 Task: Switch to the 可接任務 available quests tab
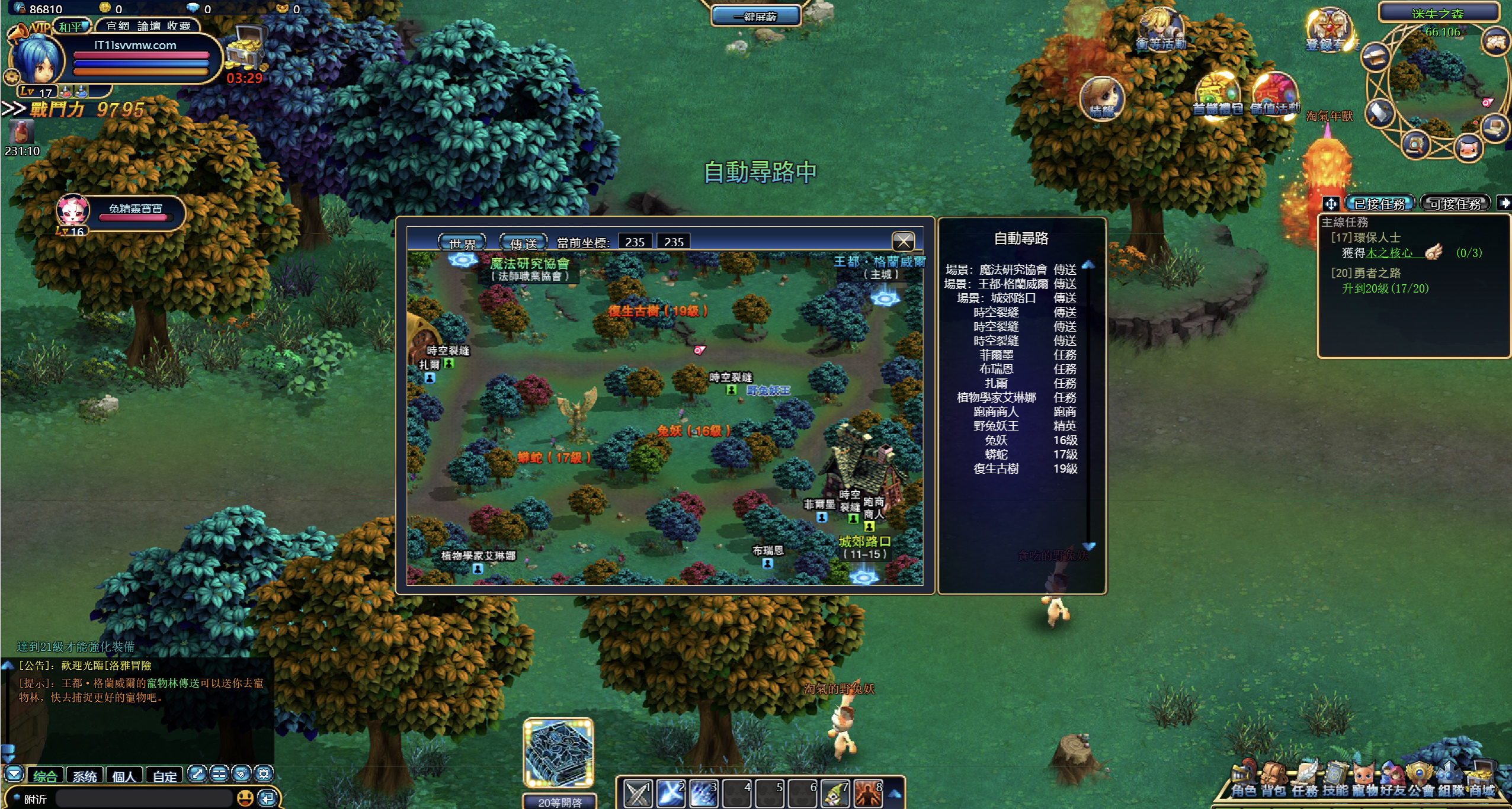coord(1455,204)
